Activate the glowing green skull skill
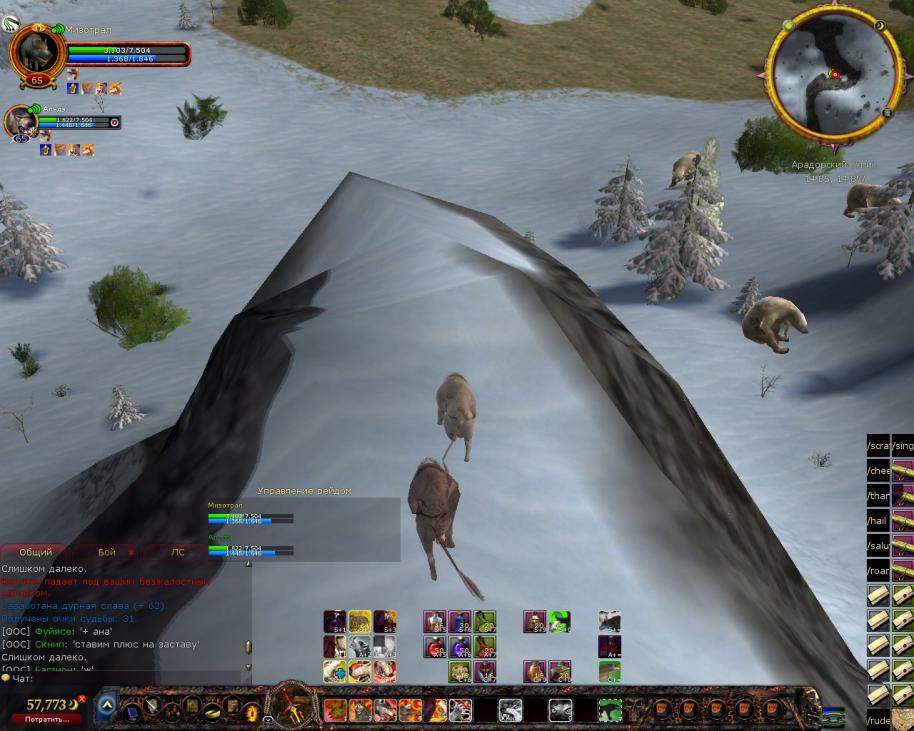 [x=559, y=622]
